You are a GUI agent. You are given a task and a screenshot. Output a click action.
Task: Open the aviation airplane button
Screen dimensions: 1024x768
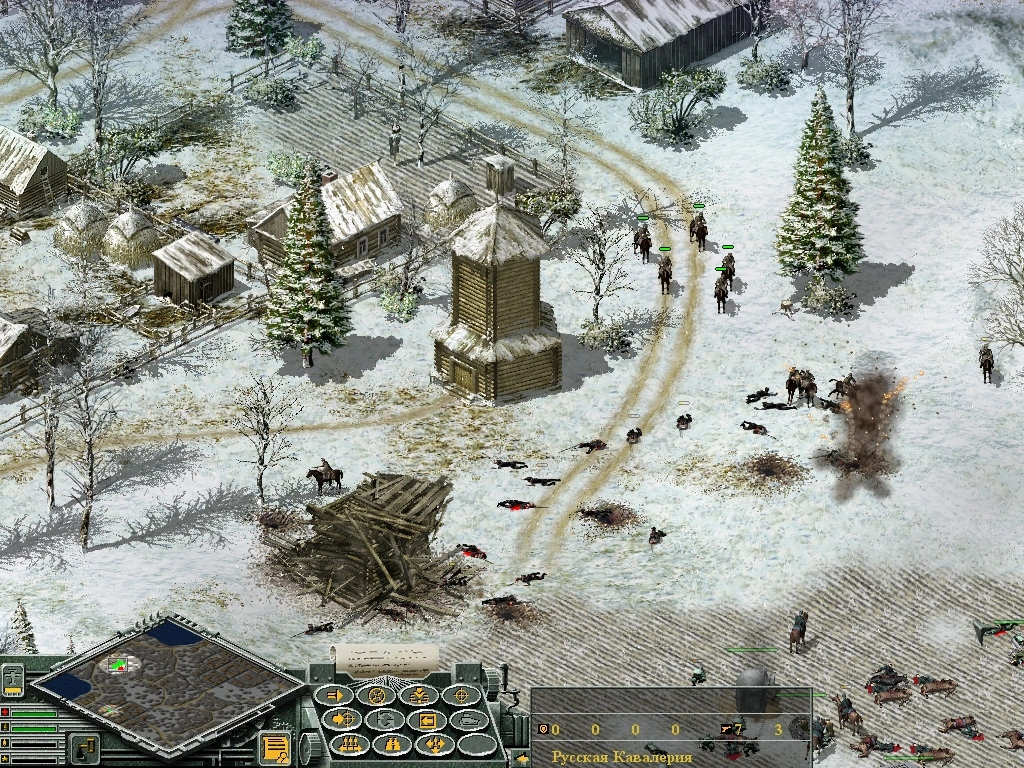point(14,679)
